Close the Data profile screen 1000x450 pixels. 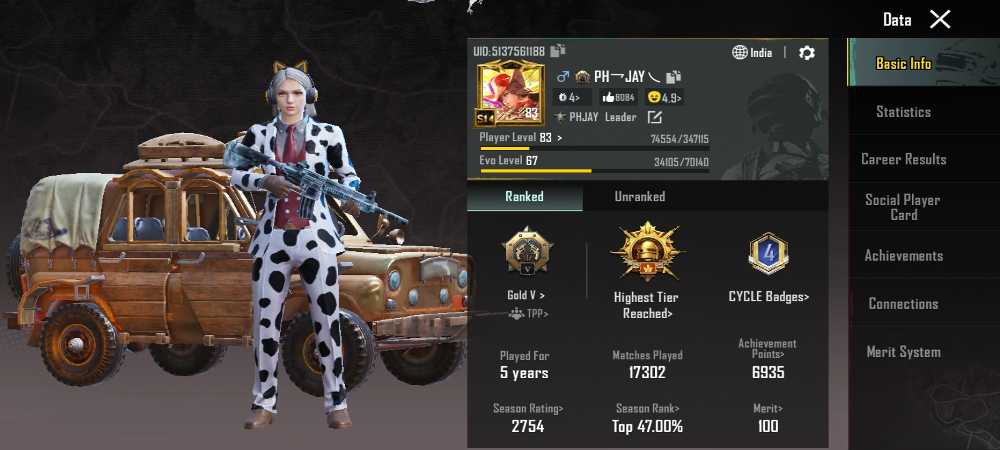coord(939,19)
